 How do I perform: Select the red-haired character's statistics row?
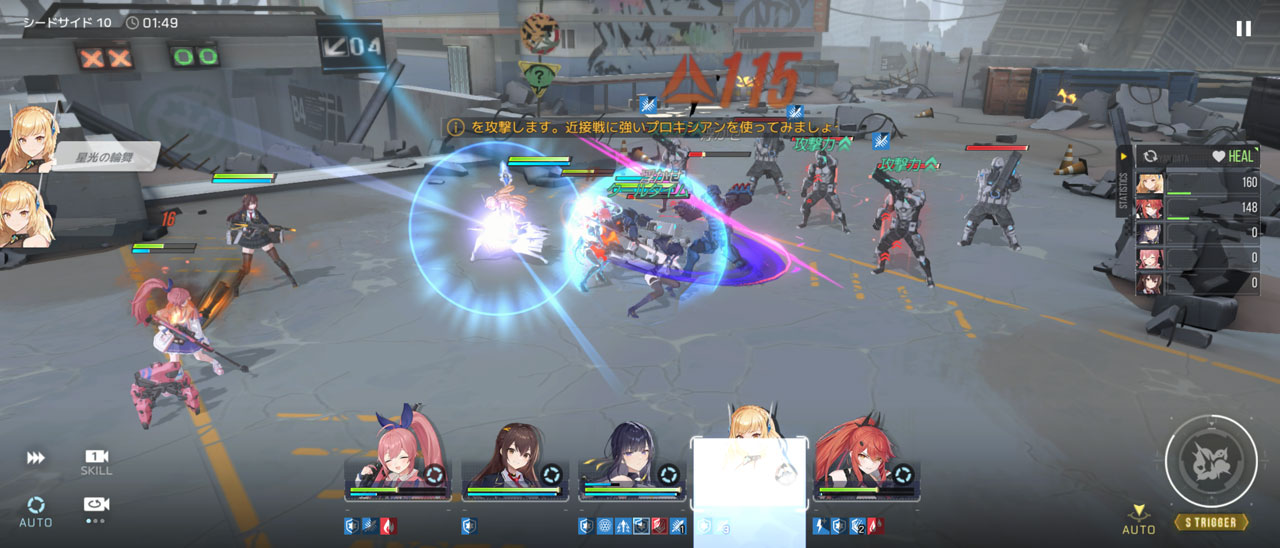[x=1197, y=209]
